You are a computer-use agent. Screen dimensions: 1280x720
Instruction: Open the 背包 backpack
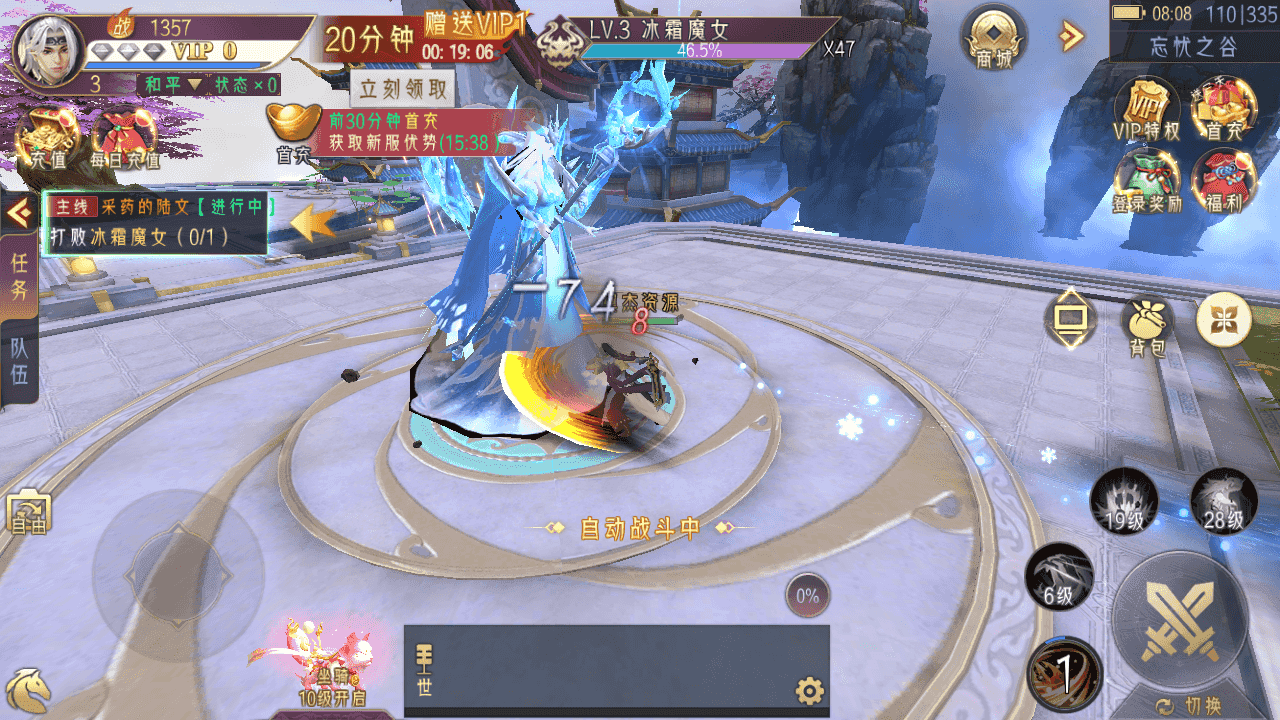(x=1148, y=325)
